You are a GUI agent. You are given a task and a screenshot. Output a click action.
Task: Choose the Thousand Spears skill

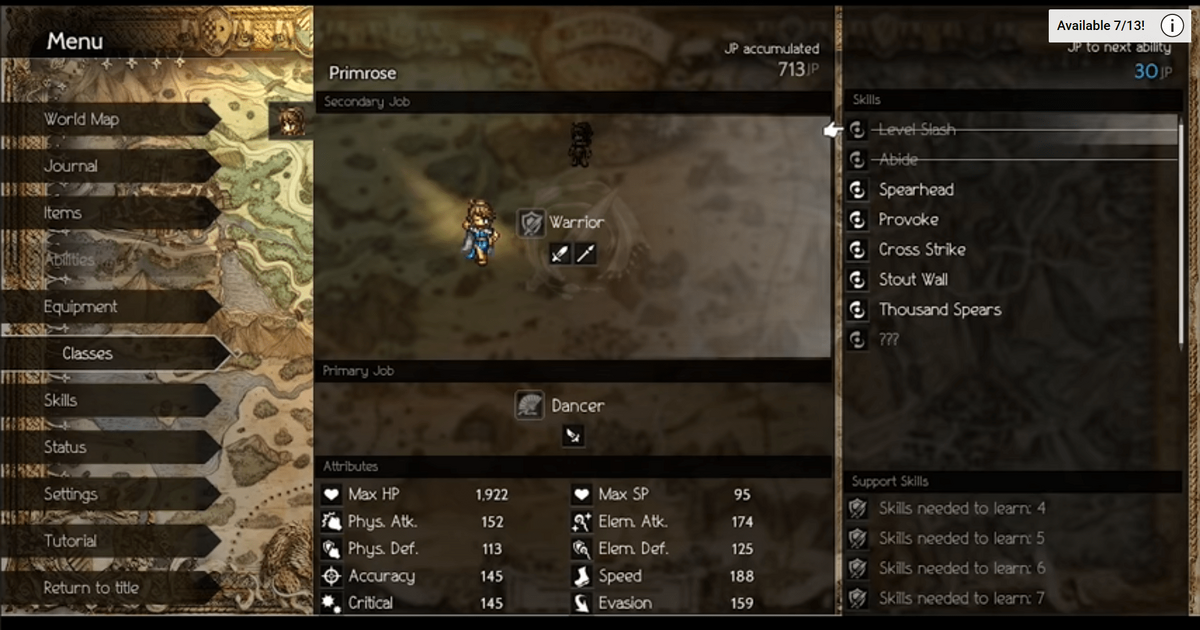coord(939,310)
